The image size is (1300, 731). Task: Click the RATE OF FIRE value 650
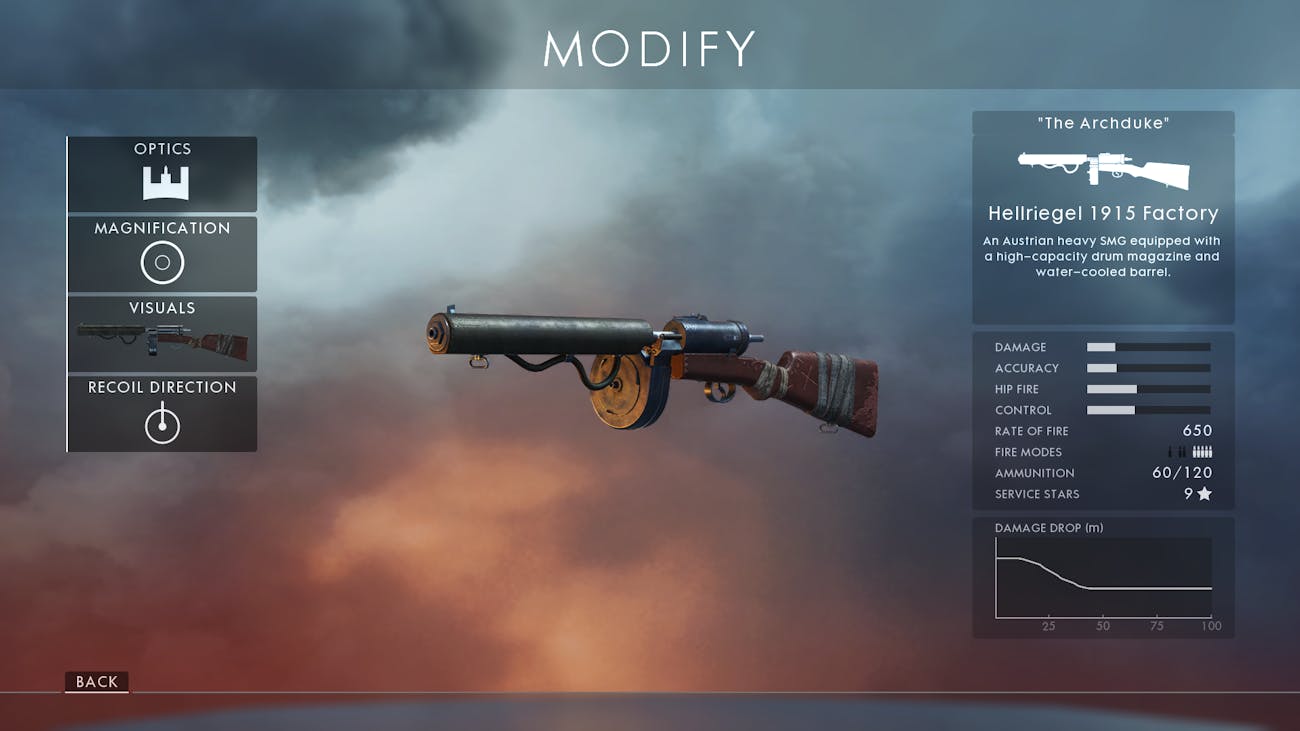(1199, 430)
